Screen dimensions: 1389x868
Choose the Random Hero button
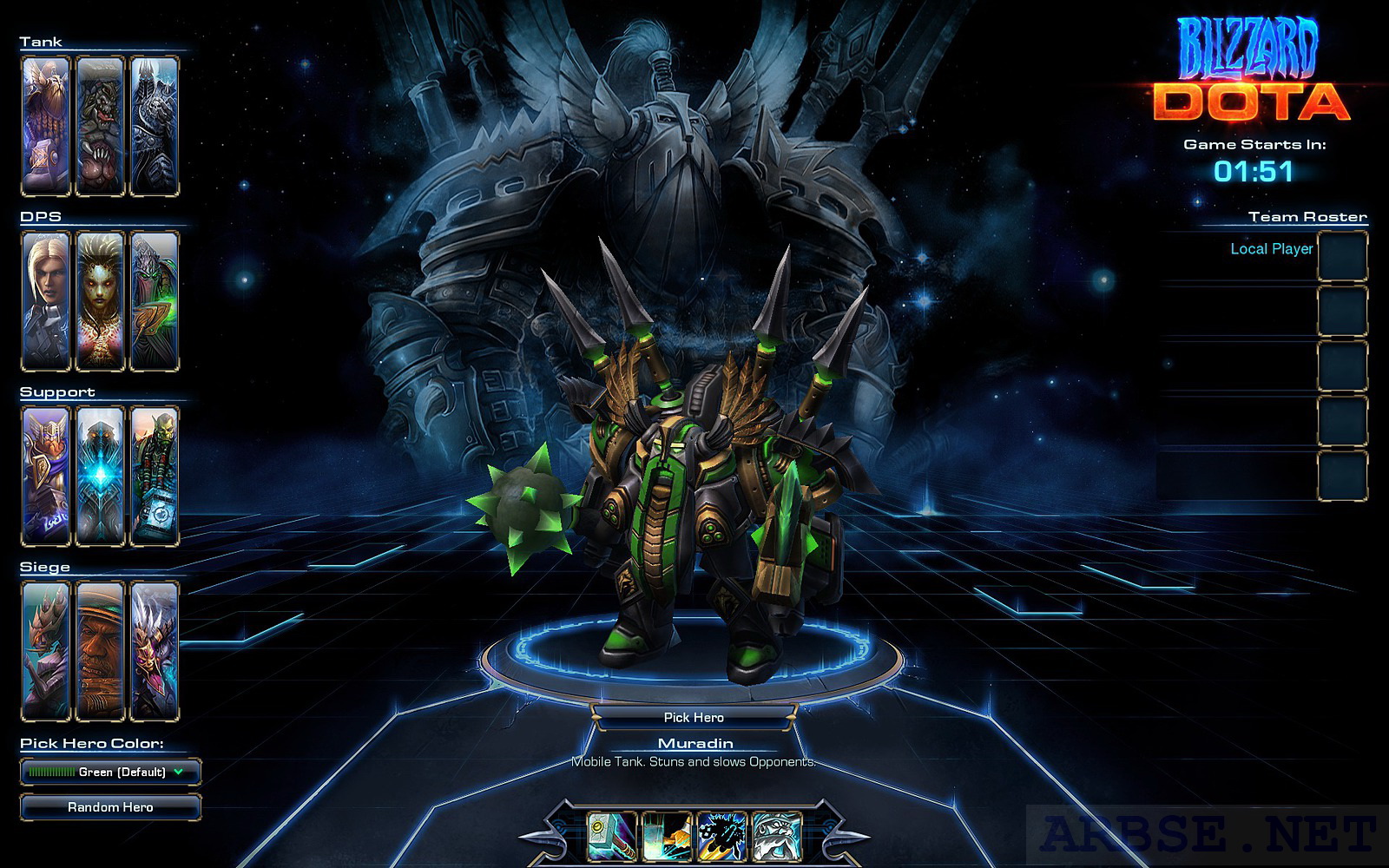click(x=110, y=807)
